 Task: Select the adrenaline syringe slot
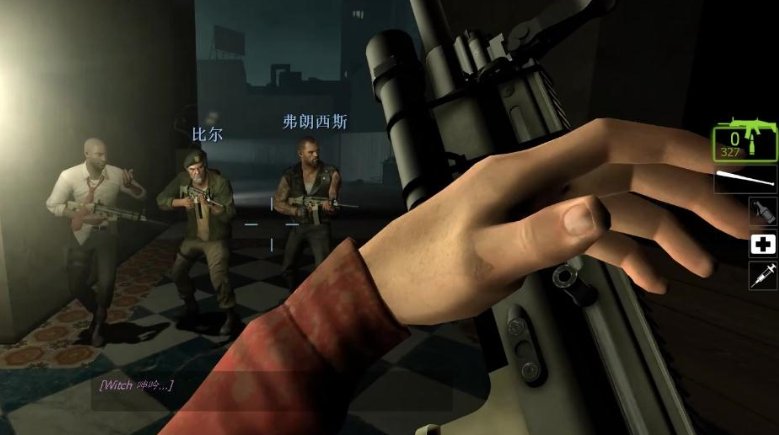point(762,276)
